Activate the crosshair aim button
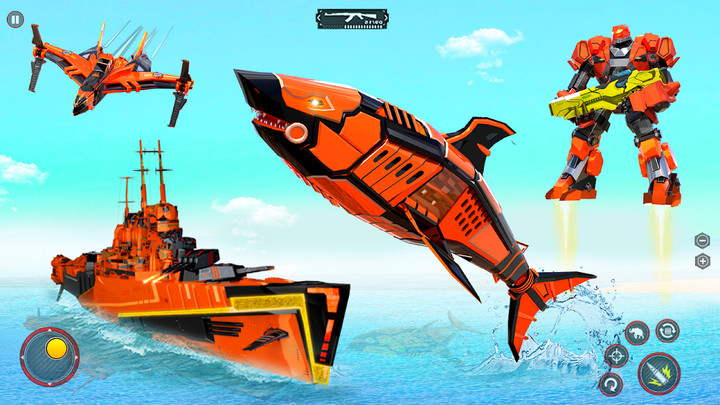720x405 pixels. click(616, 355)
